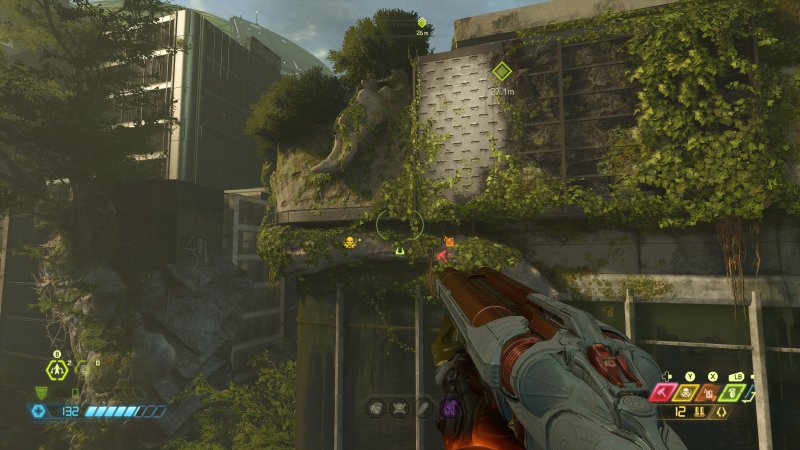Click the purple rune icon
Viewport: 800px width, 450px height.
coord(449,408)
